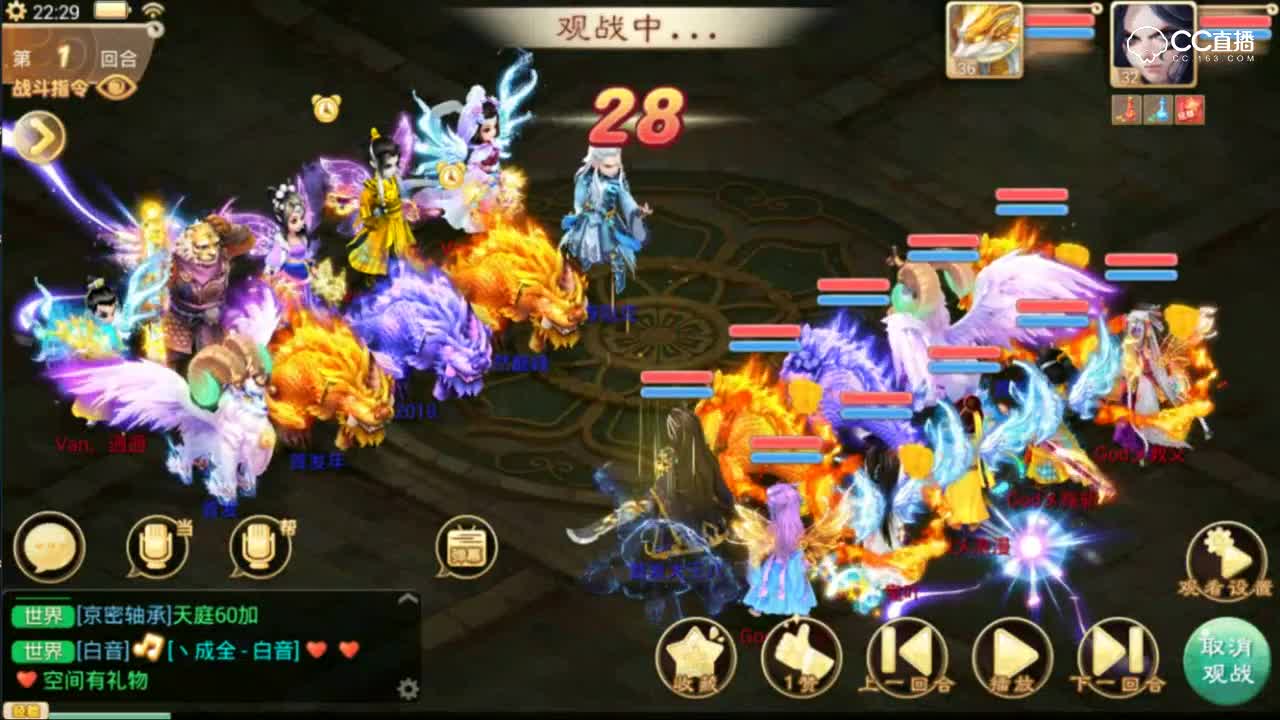Click the gear icon inside the chat panel
This screenshot has height=720, width=1280.
406,690
